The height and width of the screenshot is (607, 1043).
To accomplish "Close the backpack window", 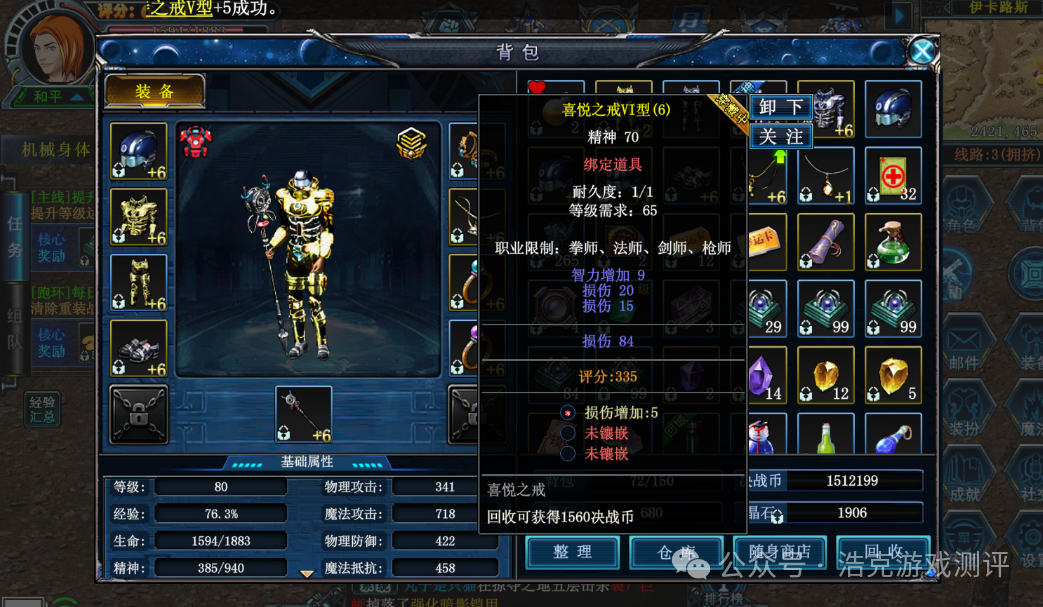I will (x=921, y=51).
